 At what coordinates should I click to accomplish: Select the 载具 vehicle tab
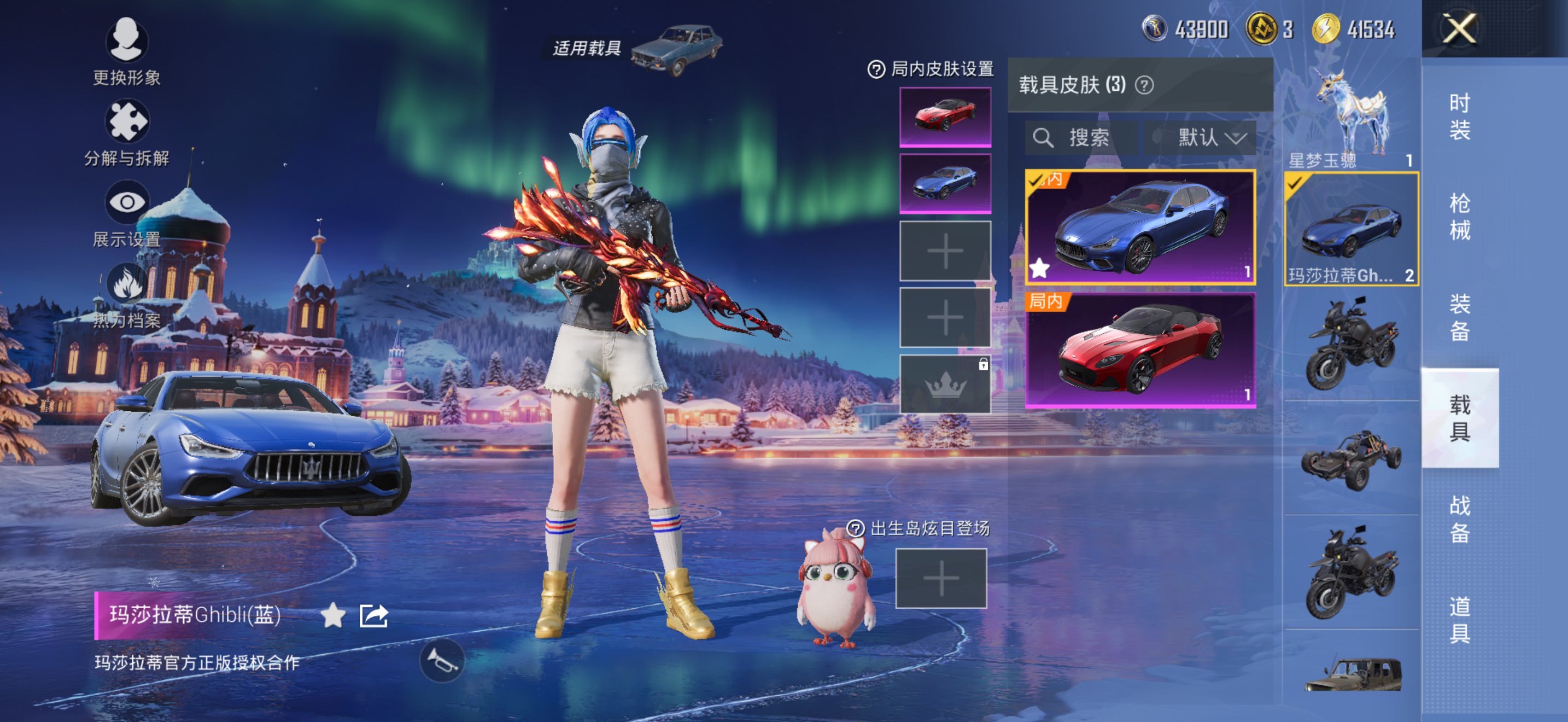1459,418
